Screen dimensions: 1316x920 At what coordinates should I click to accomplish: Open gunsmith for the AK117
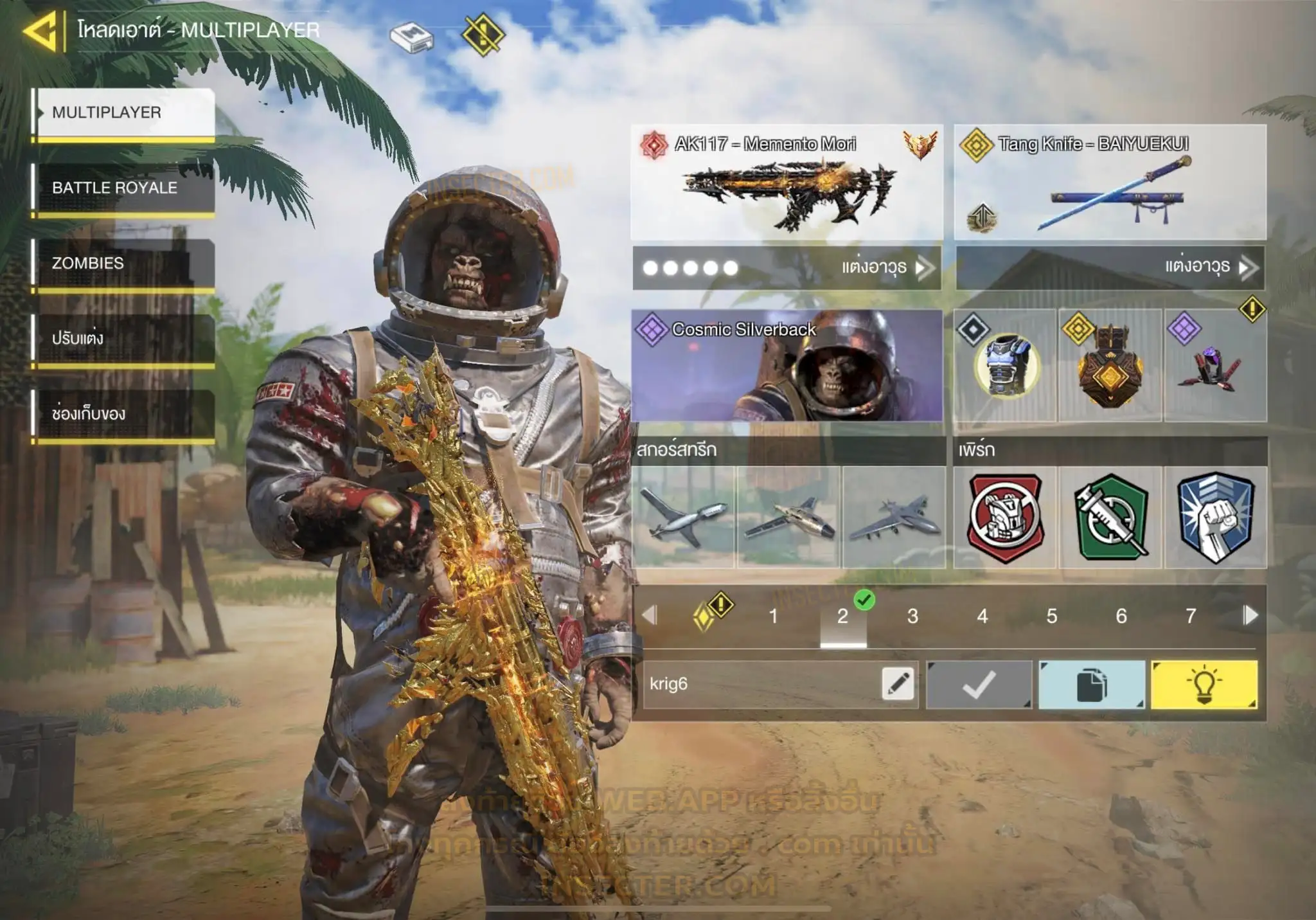point(787,267)
